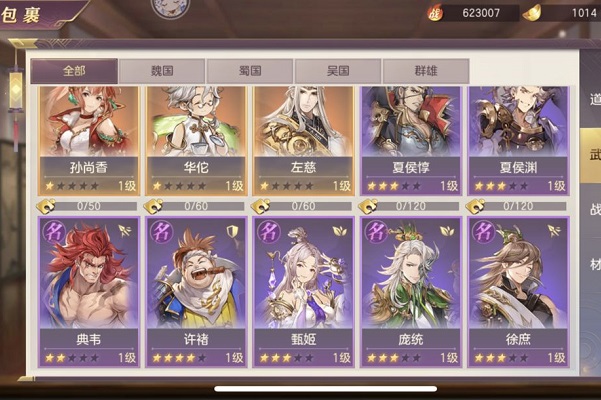Open the 魏国 faction tab
Screen dimensions: 601x400
[162, 71]
